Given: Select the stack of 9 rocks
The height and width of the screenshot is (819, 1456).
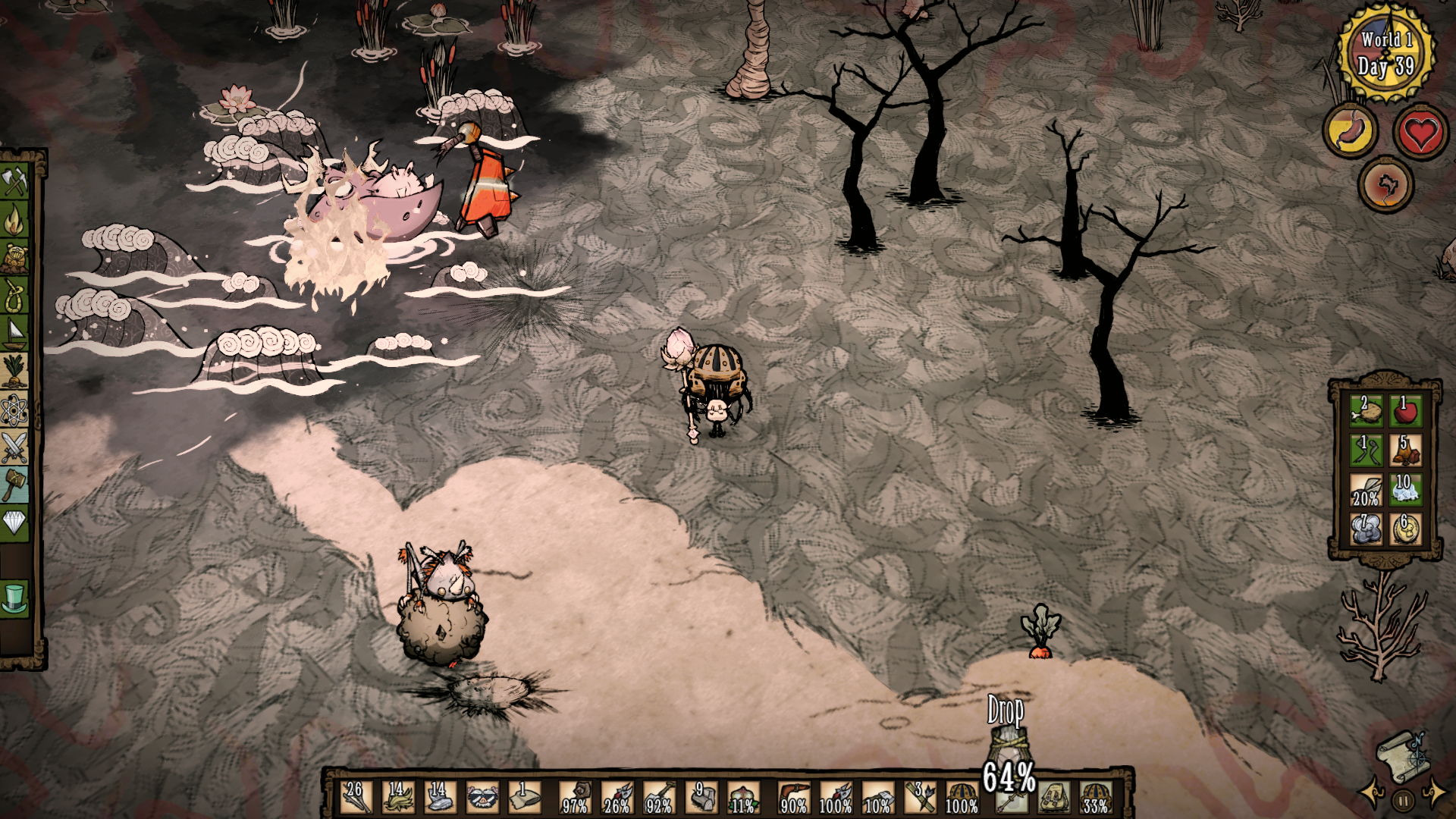Looking at the screenshot, I should pyautogui.click(x=701, y=797).
